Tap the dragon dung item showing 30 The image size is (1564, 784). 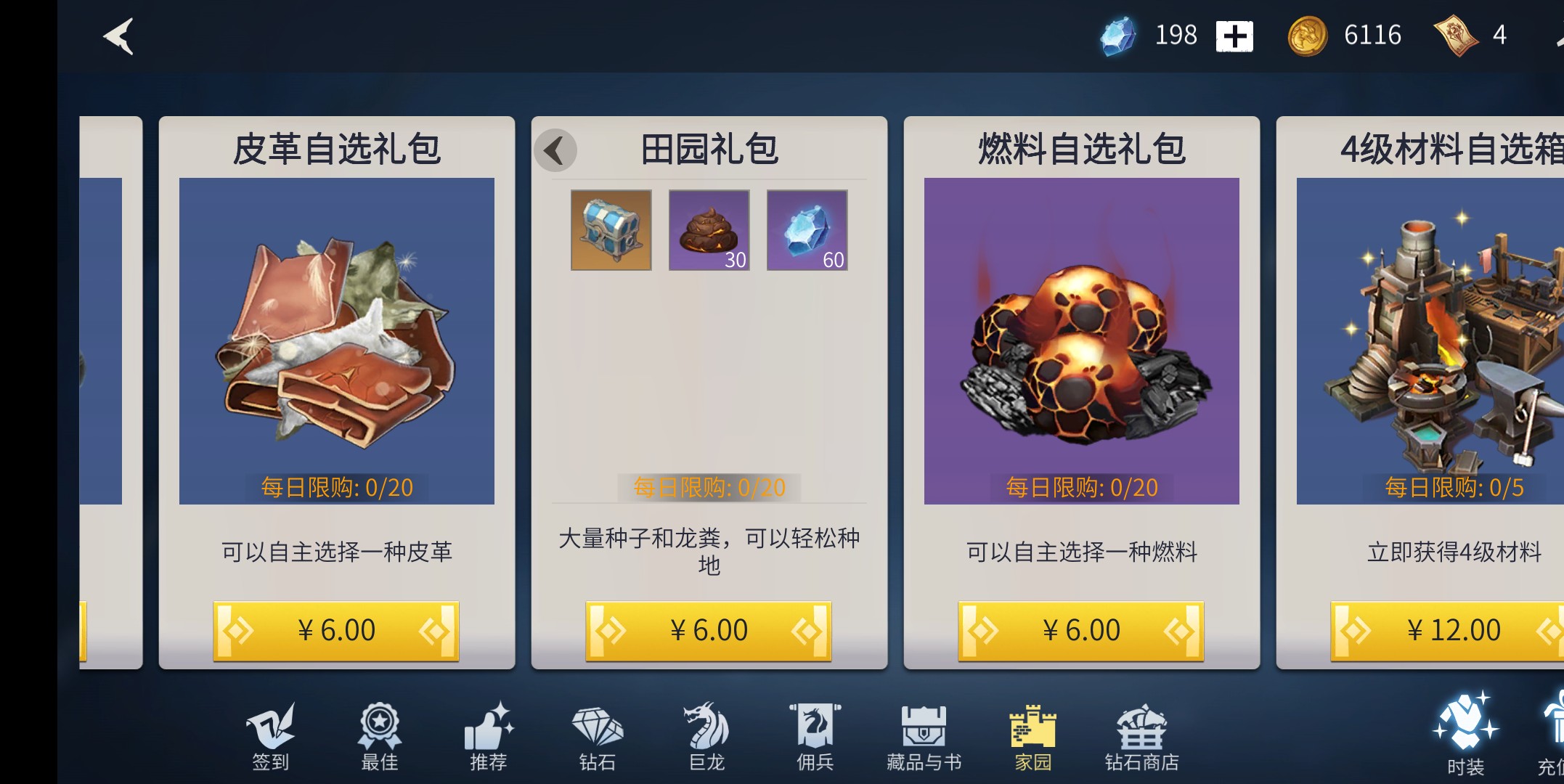tap(708, 230)
